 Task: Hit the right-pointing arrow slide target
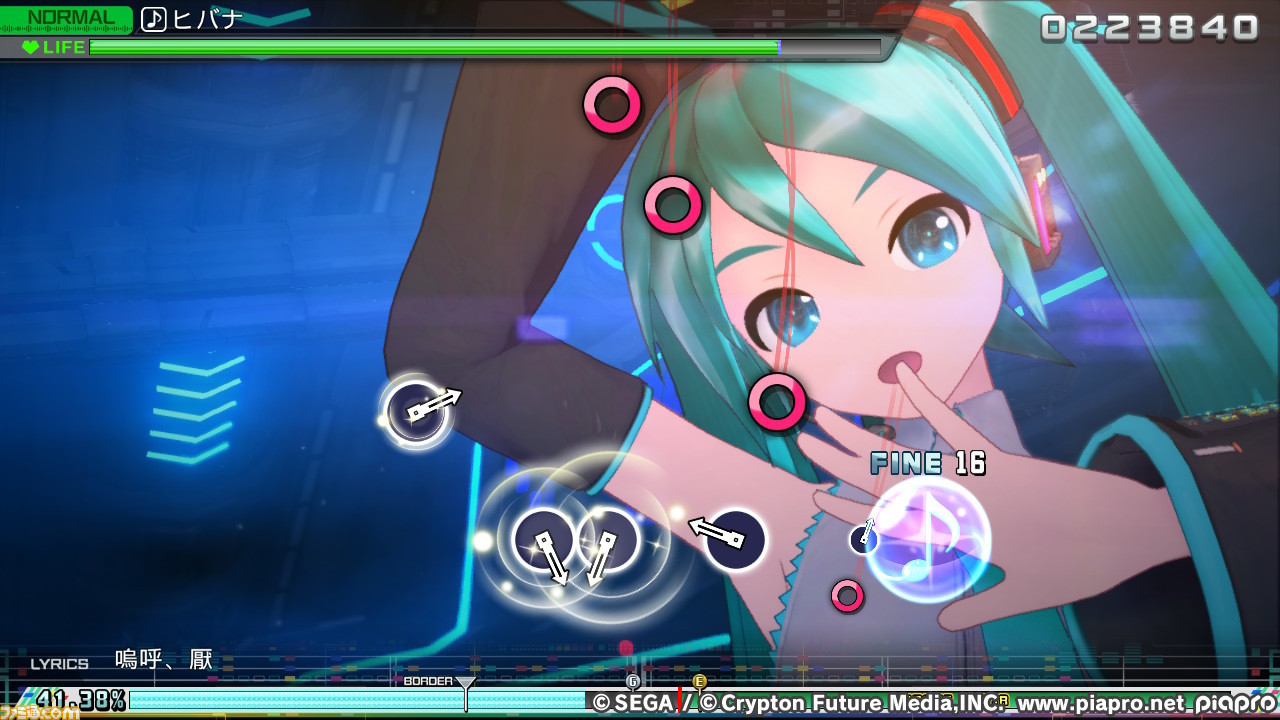click(x=416, y=411)
